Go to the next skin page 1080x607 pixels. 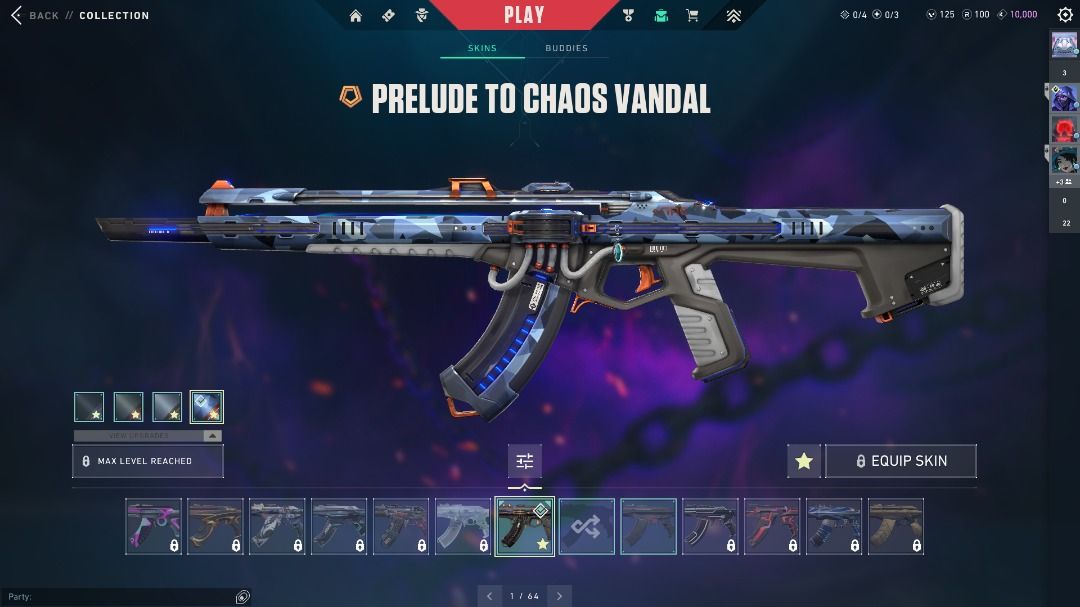560,596
